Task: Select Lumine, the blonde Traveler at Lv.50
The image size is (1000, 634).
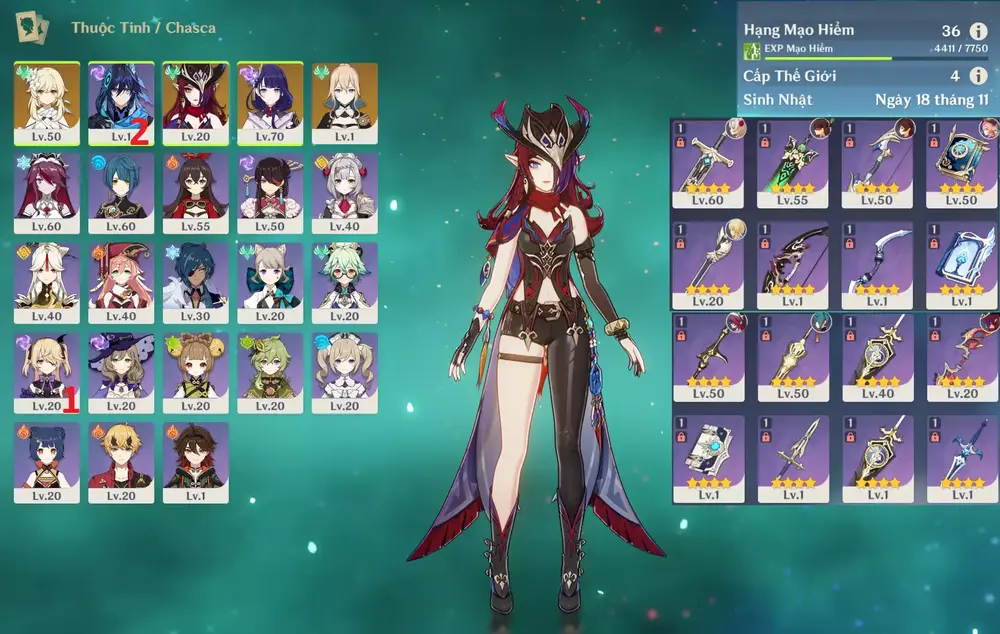Action: [x=47, y=102]
